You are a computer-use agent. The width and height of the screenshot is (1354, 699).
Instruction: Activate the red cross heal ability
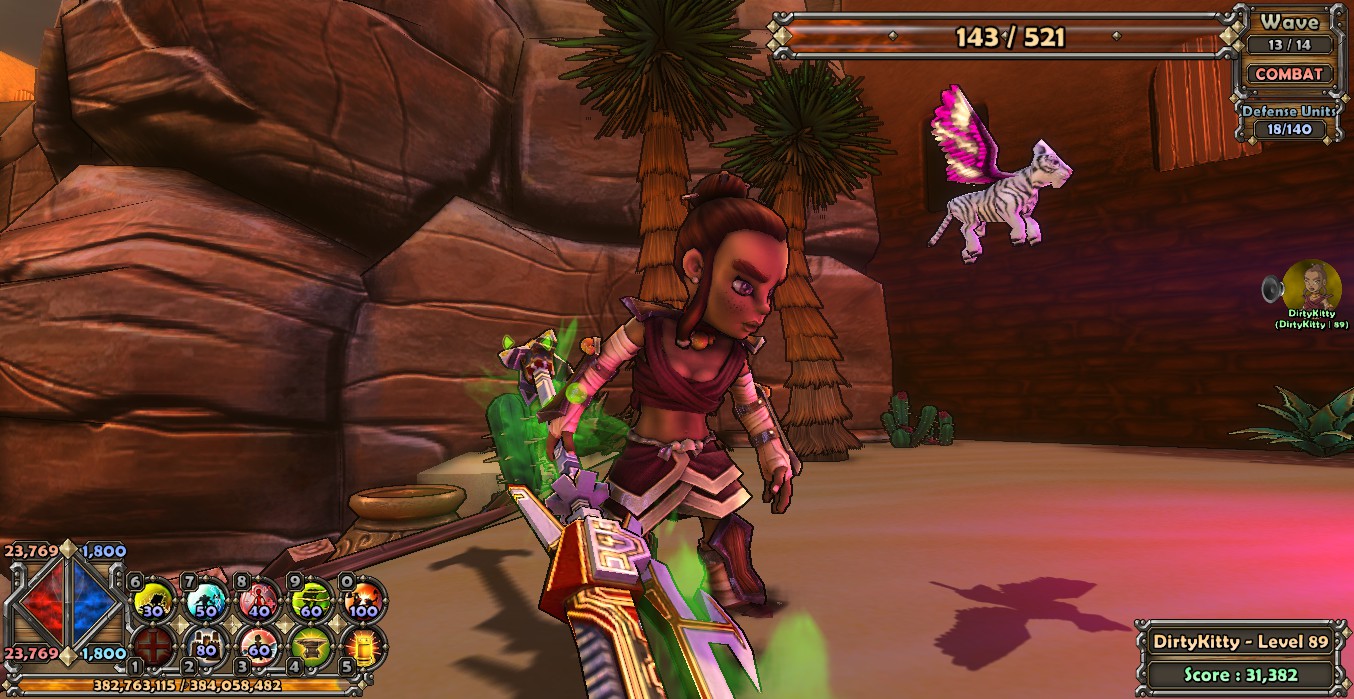(x=152, y=645)
